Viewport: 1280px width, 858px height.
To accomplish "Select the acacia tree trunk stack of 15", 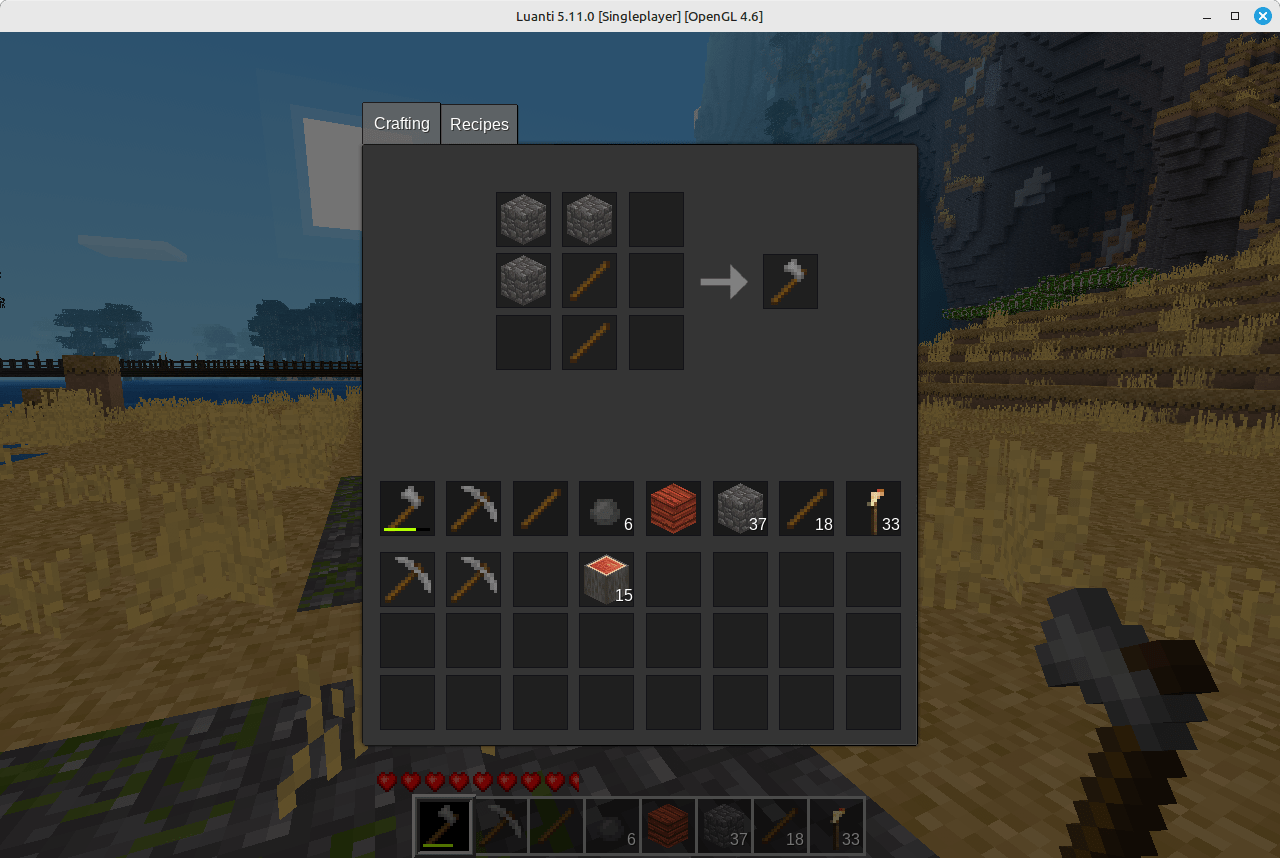I will coord(606,579).
